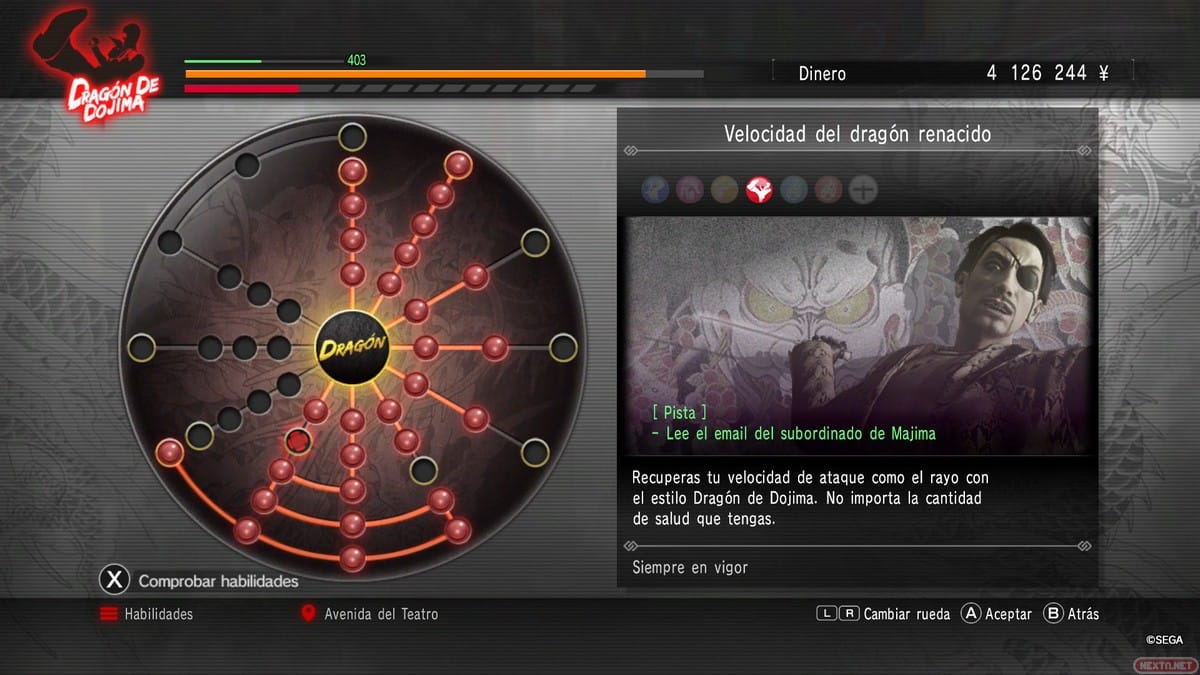Image resolution: width=1200 pixels, height=675 pixels.
Task: Pick the rightmost gold-ringed node on the wheel
Action: click(x=563, y=348)
